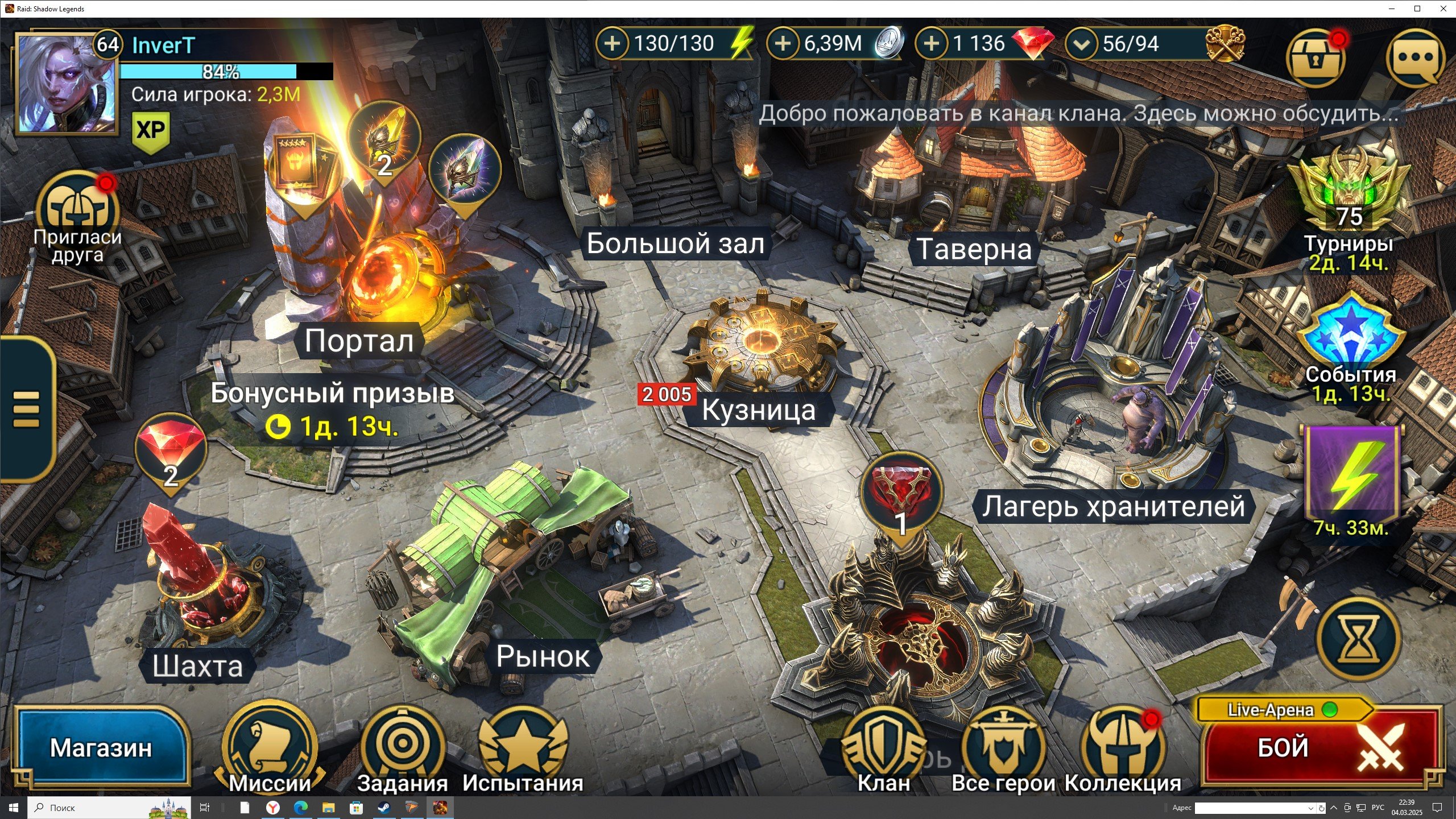Open the Испытания challenges menu
This screenshot has width=1456, height=819.
pyautogui.click(x=523, y=746)
